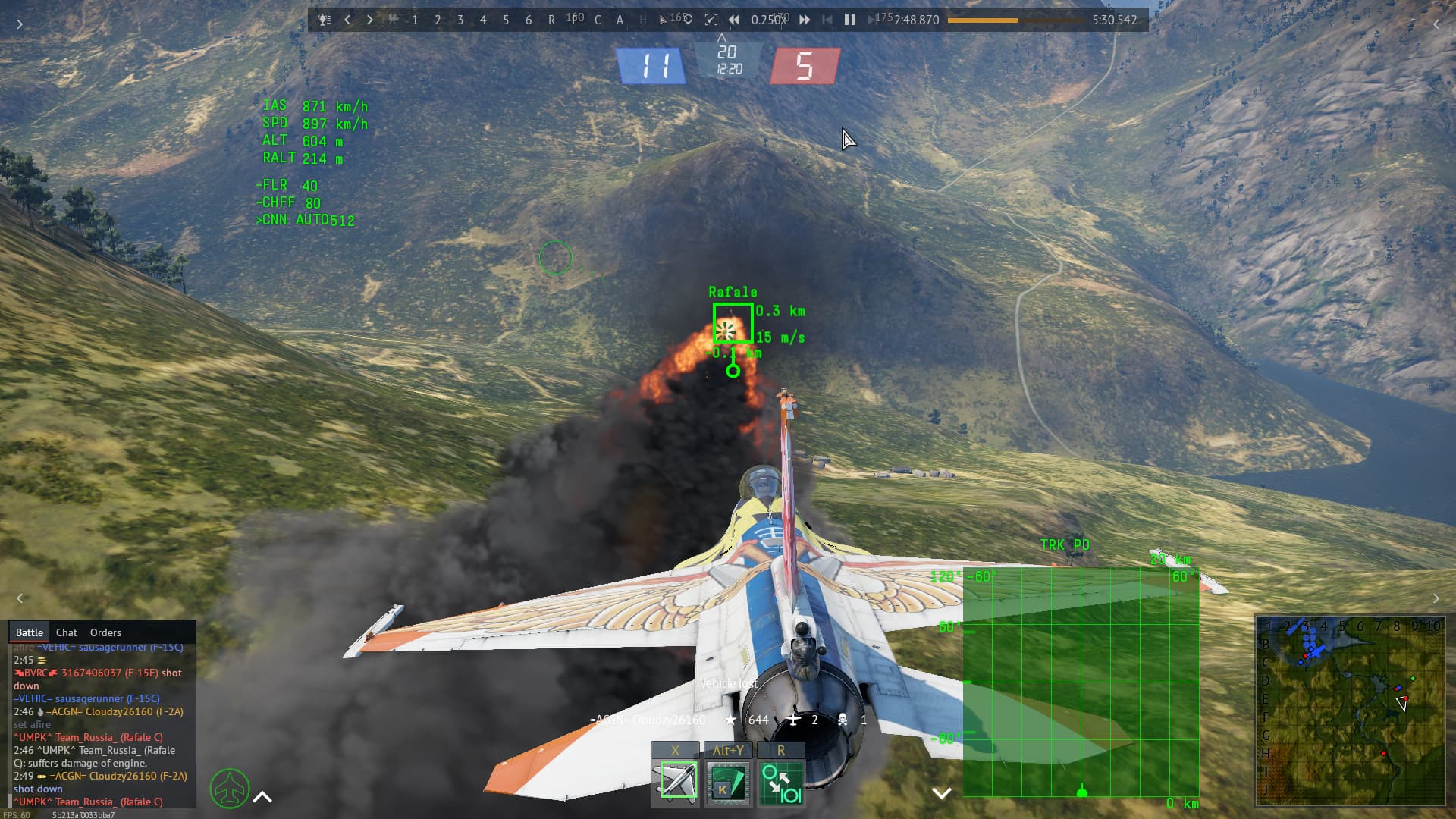Toggle camera mode C in the replay bar
Viewport: 1456px width, 819px height.
597,20
